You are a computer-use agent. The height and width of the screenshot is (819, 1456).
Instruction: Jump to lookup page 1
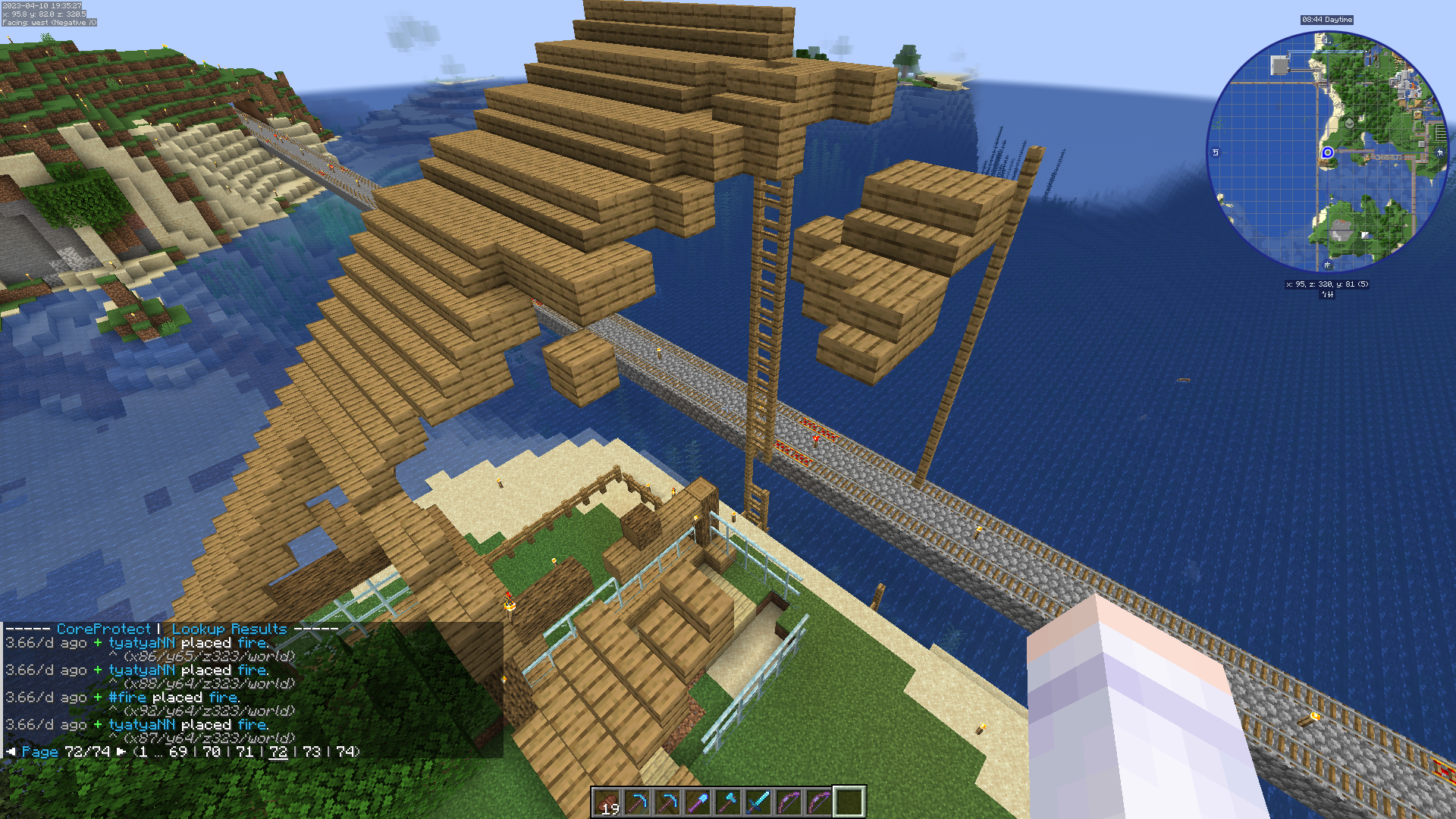[x=143, y=752]
